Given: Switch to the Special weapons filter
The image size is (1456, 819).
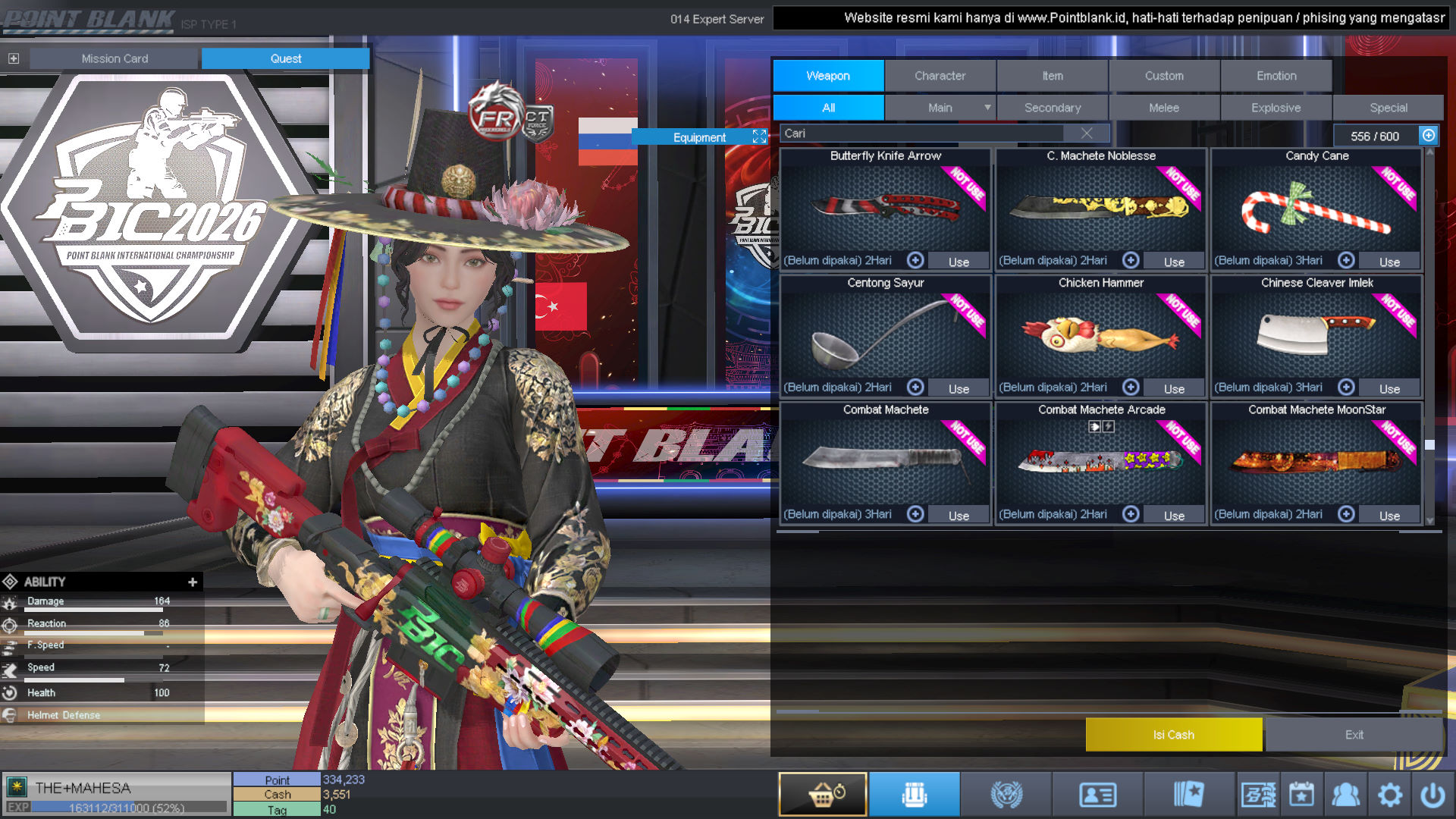Looking at the screenshot, I should pos(1388,108).
